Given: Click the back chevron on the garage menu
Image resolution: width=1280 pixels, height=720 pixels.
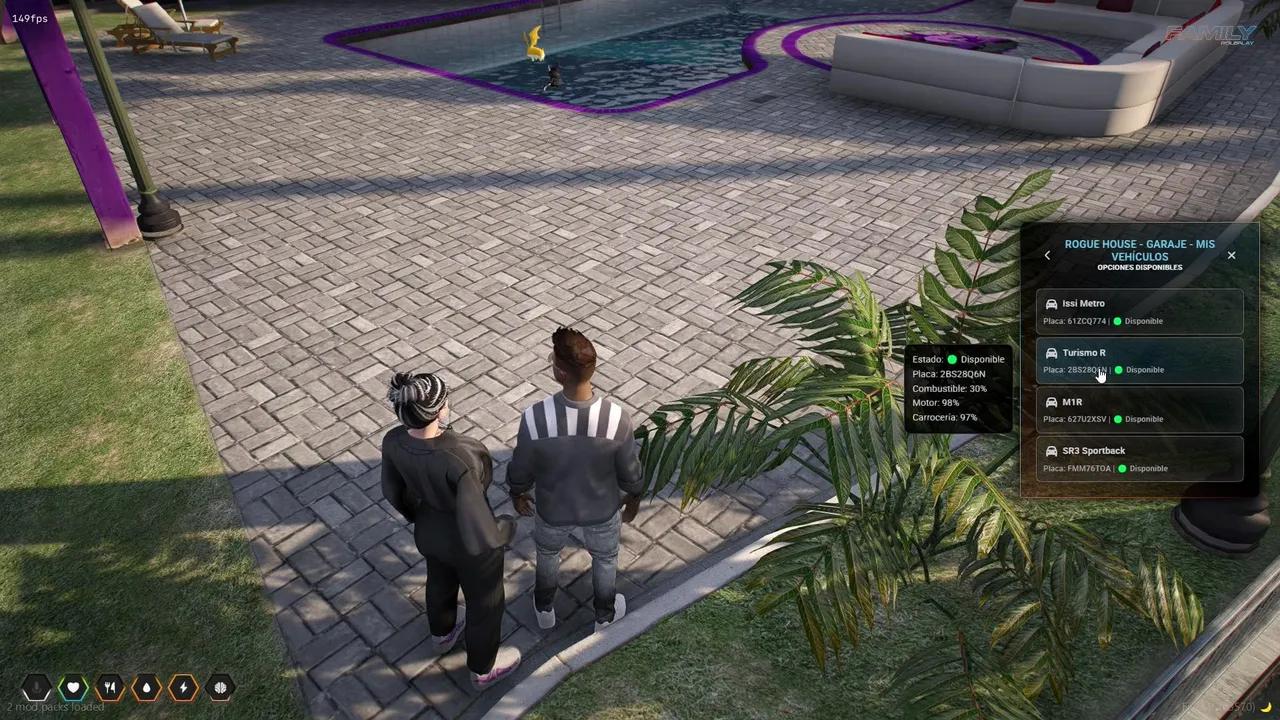Looking at the screenshot, I should point(1047,255).
